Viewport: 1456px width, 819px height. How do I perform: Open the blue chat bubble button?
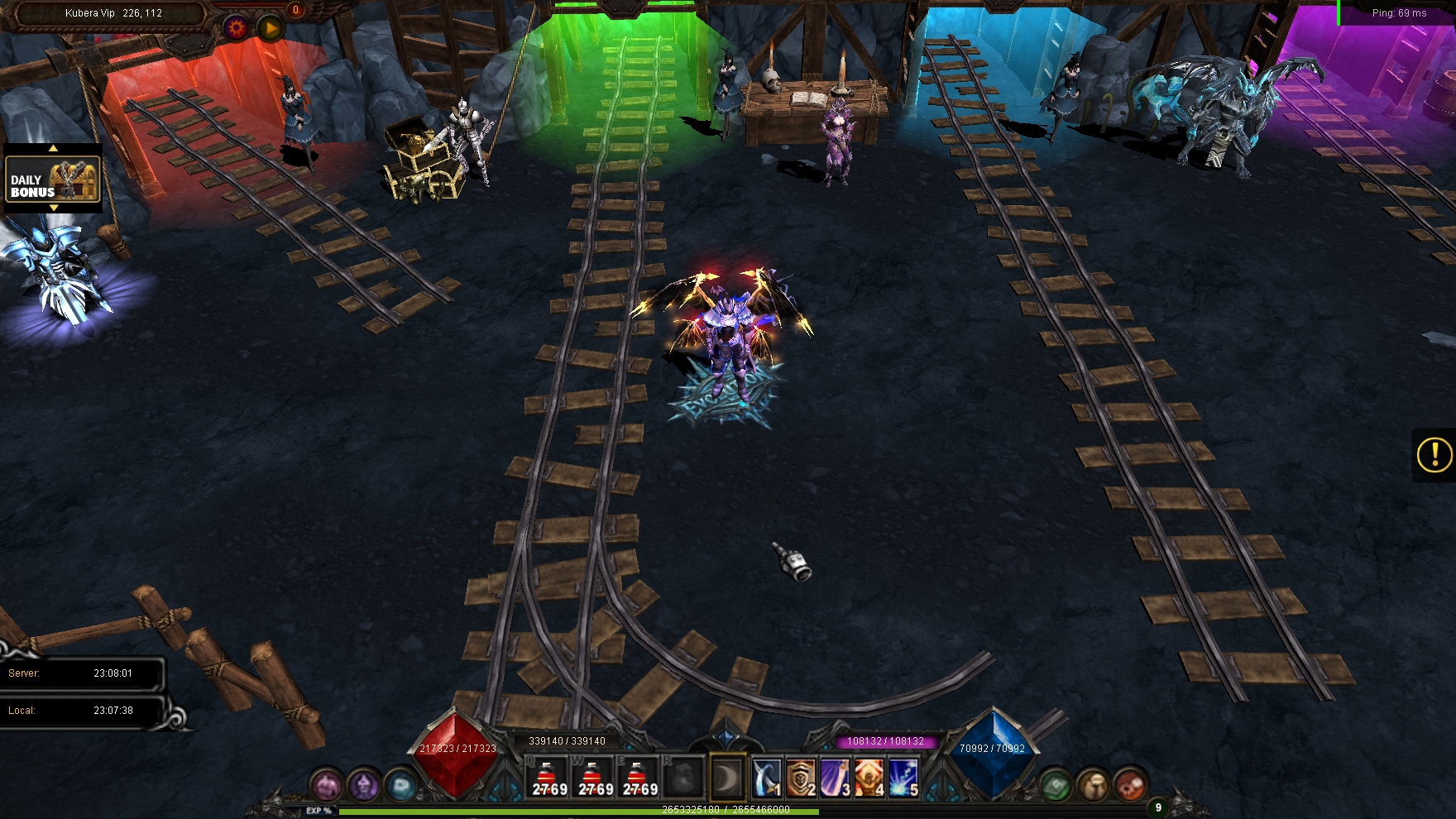coord(401,784)
